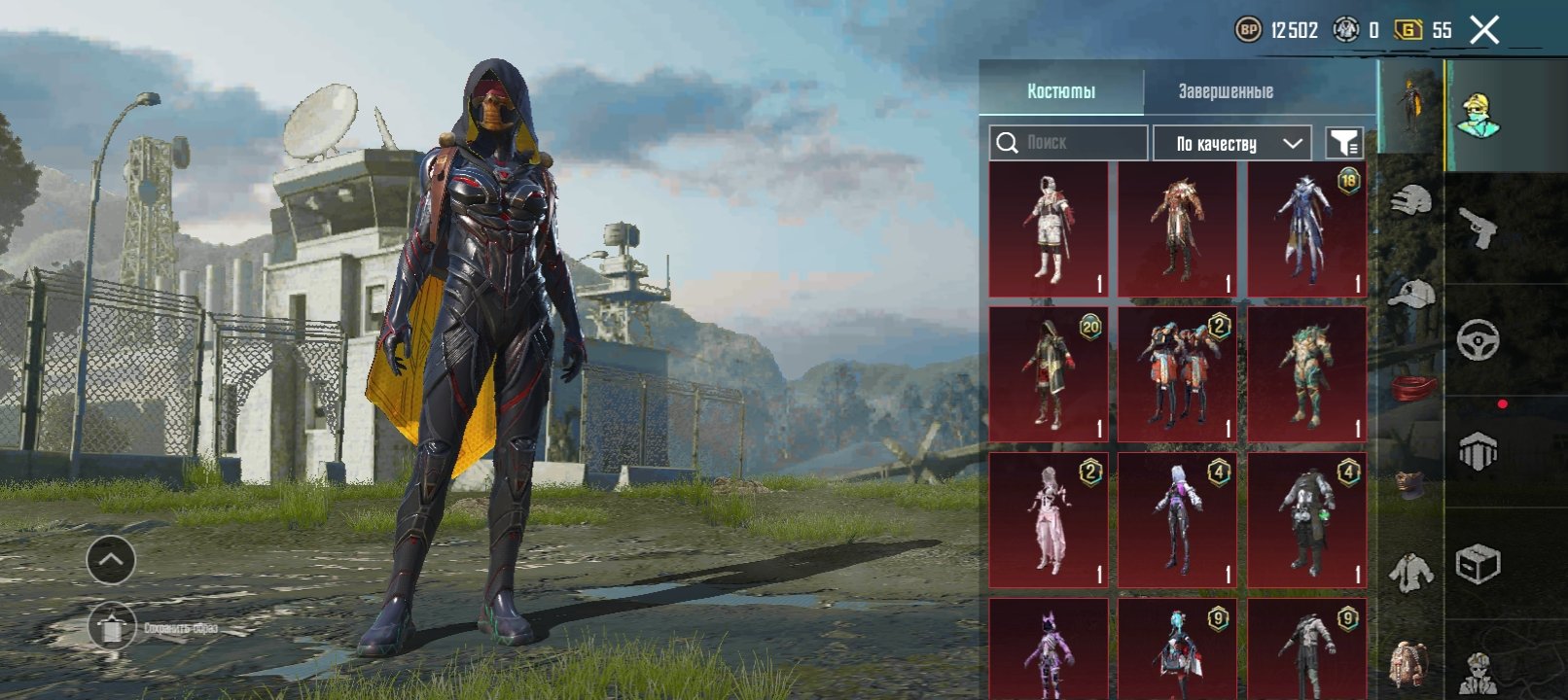The image size is (1568, 700).
Task: Click the Поиск search field
Action: pyautogui.click(x=1069, y=143)
